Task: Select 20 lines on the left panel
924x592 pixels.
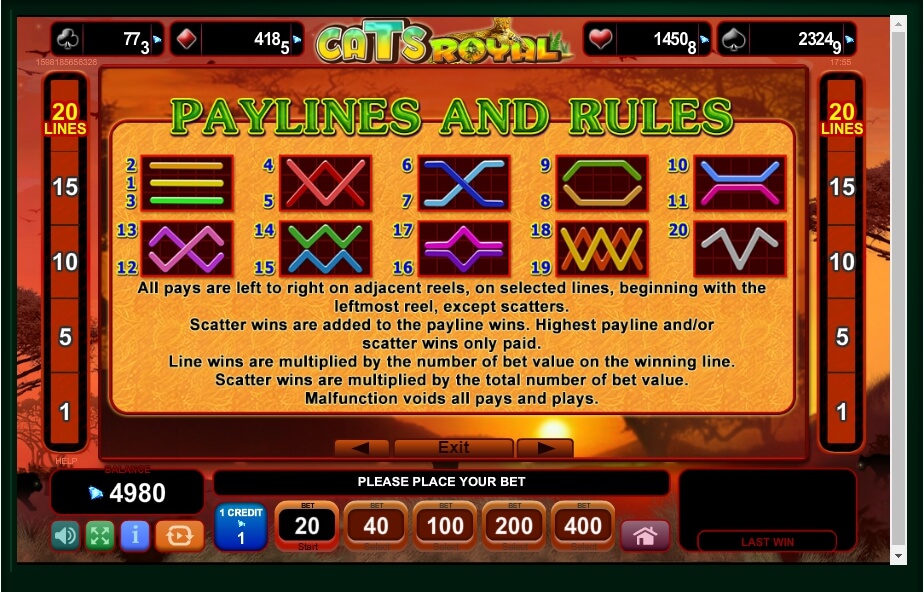Action: [x=64, y=119]
